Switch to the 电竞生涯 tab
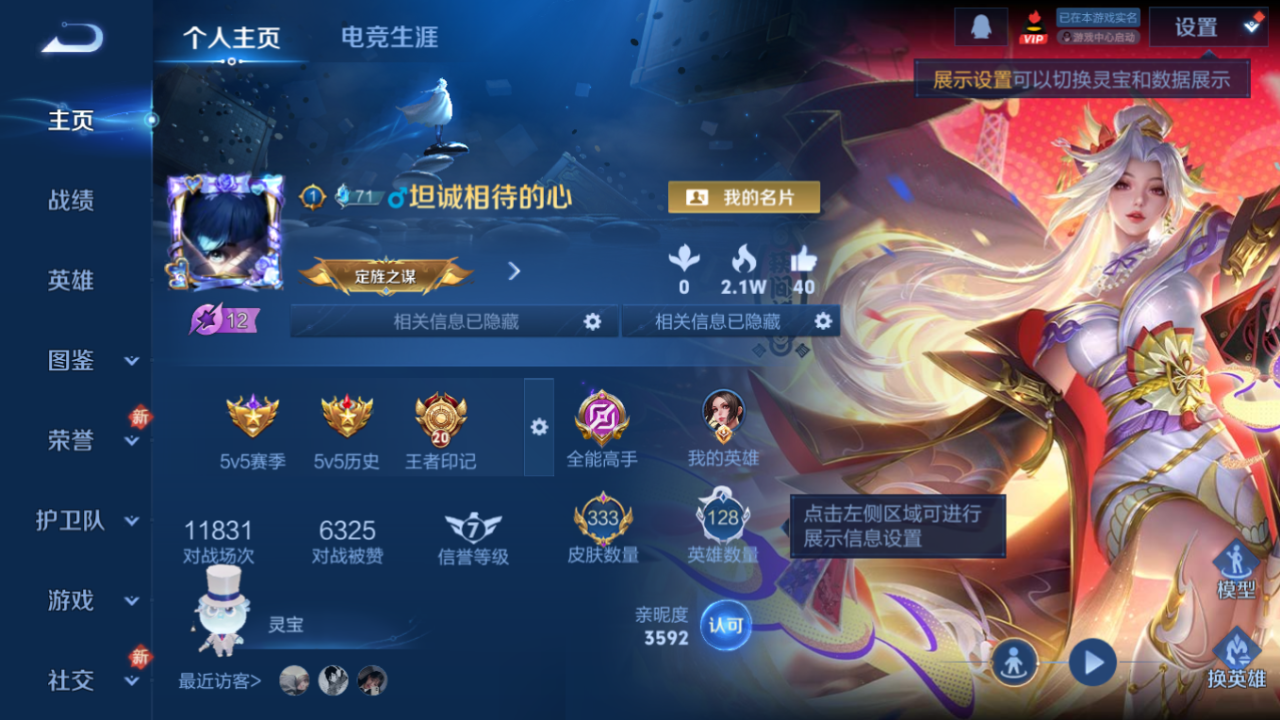This screenshot has width=1280, height=720. (390, 37)
